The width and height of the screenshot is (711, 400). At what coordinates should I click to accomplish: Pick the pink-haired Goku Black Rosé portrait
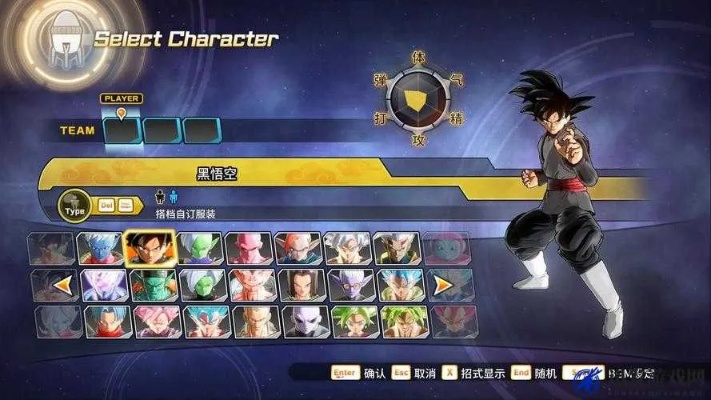(x=149, y=321)
